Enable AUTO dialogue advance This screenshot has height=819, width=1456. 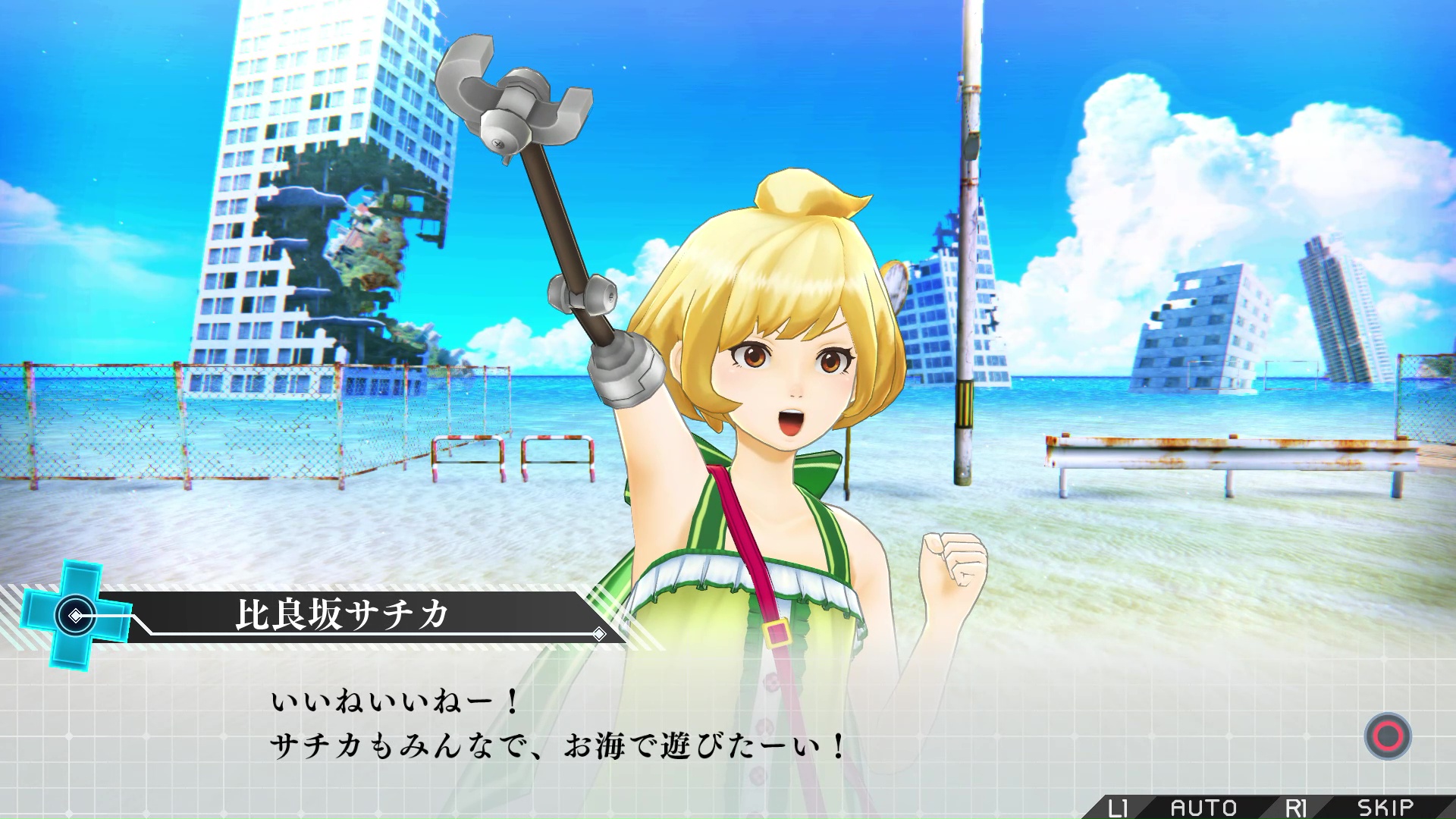pos(1203,808)
